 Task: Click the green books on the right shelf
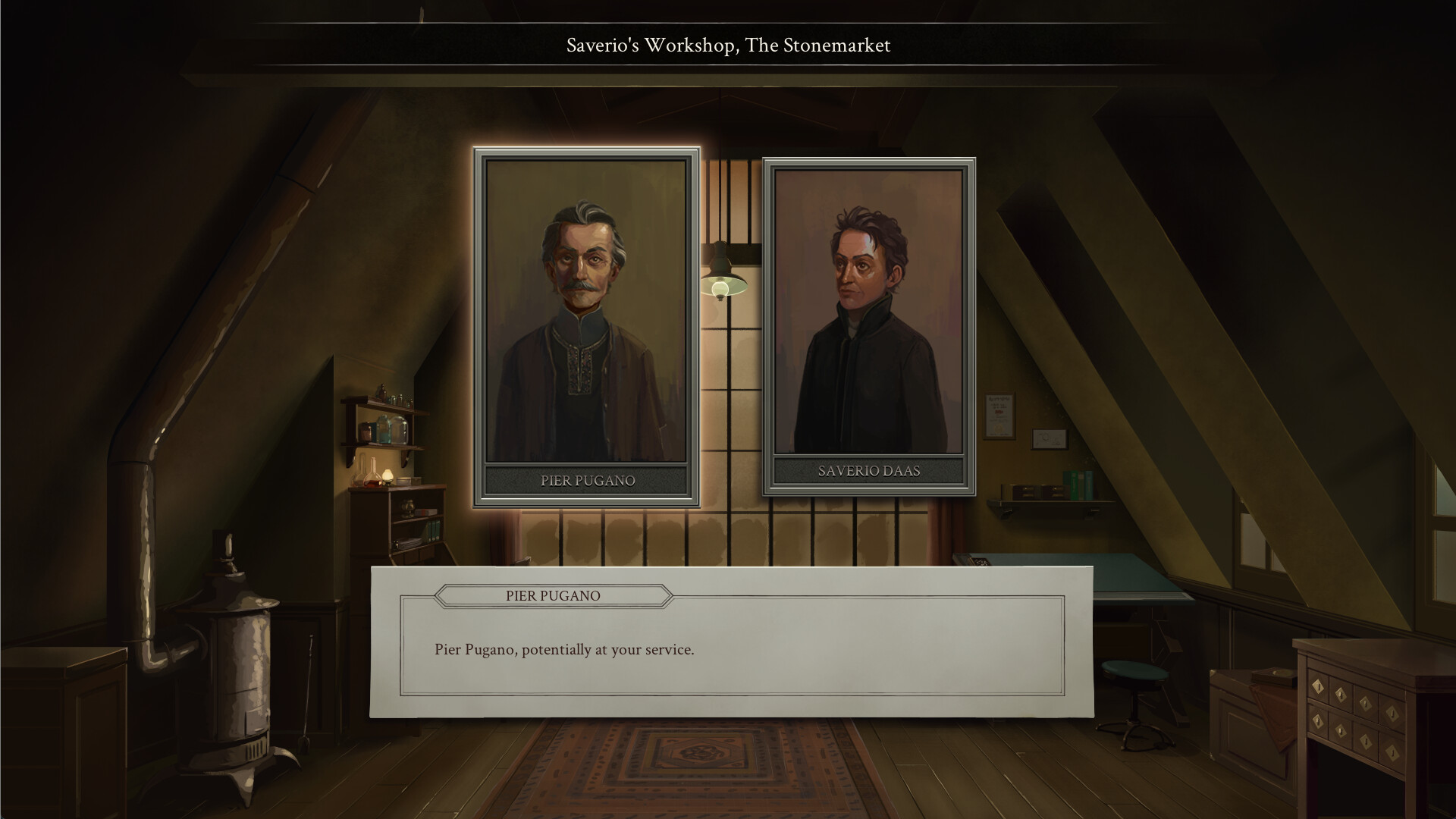1078,484
